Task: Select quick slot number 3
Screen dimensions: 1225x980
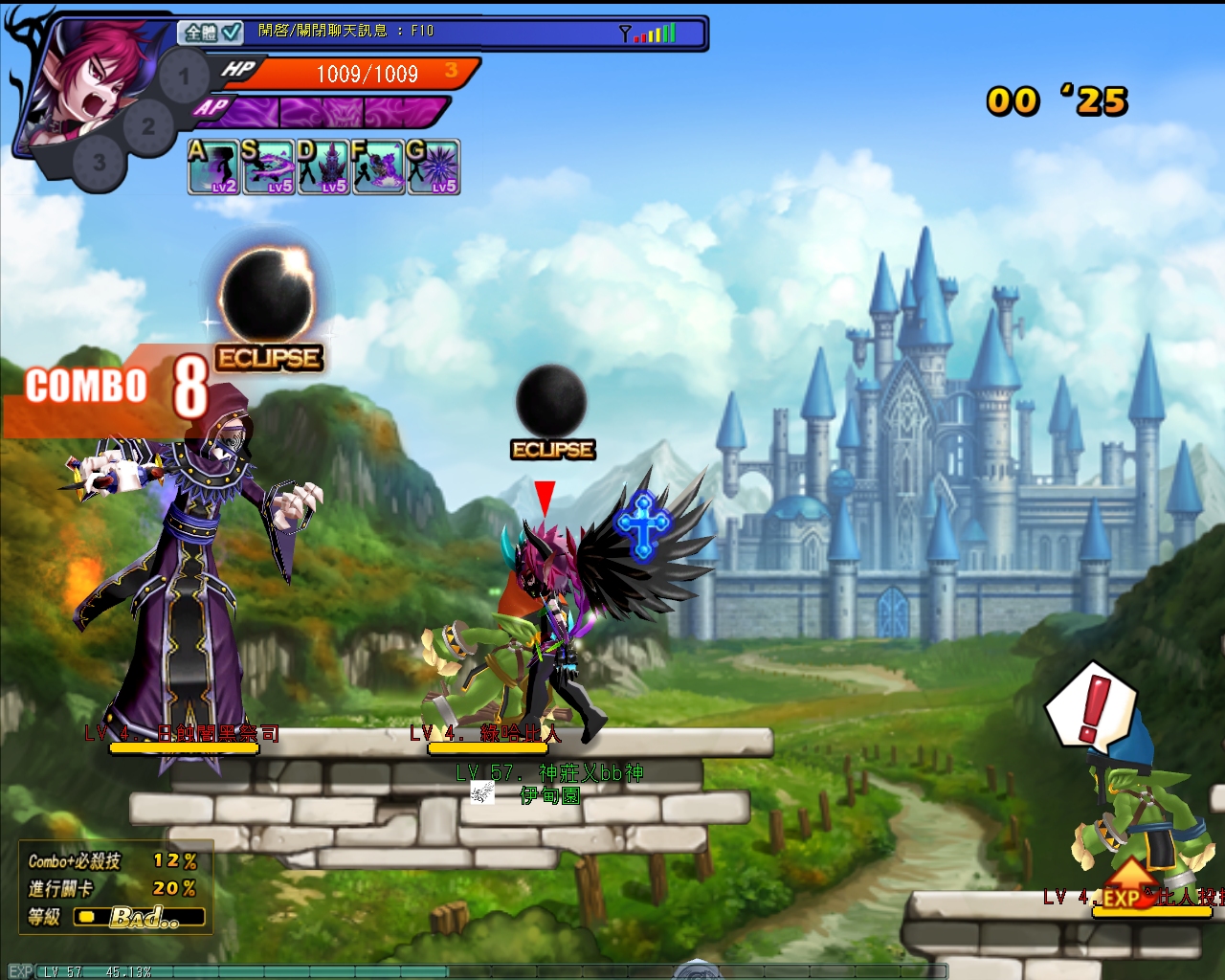Action: [100, 163]
